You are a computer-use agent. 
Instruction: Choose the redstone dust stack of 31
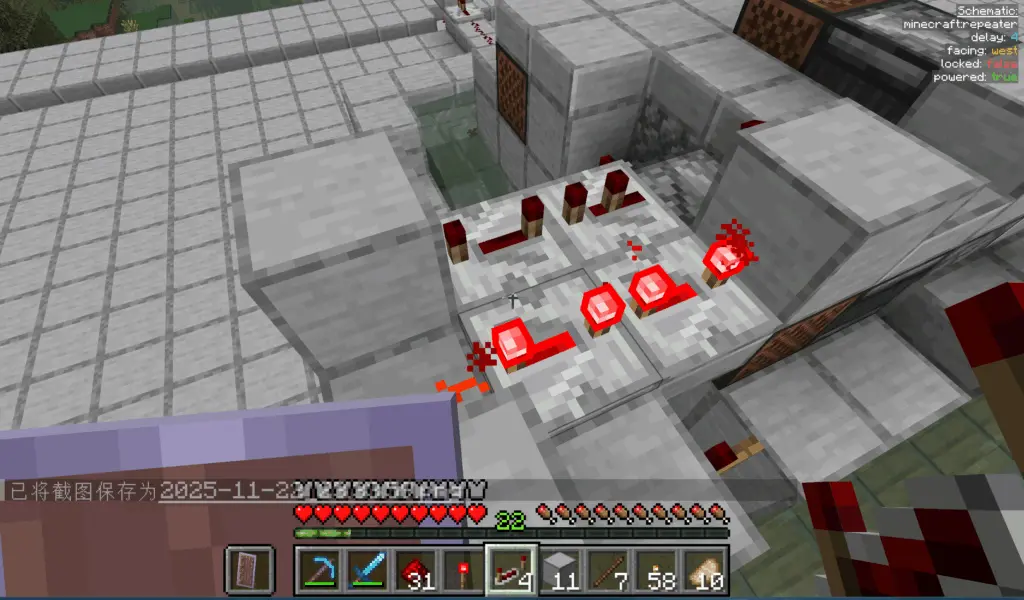pos(415,570)
